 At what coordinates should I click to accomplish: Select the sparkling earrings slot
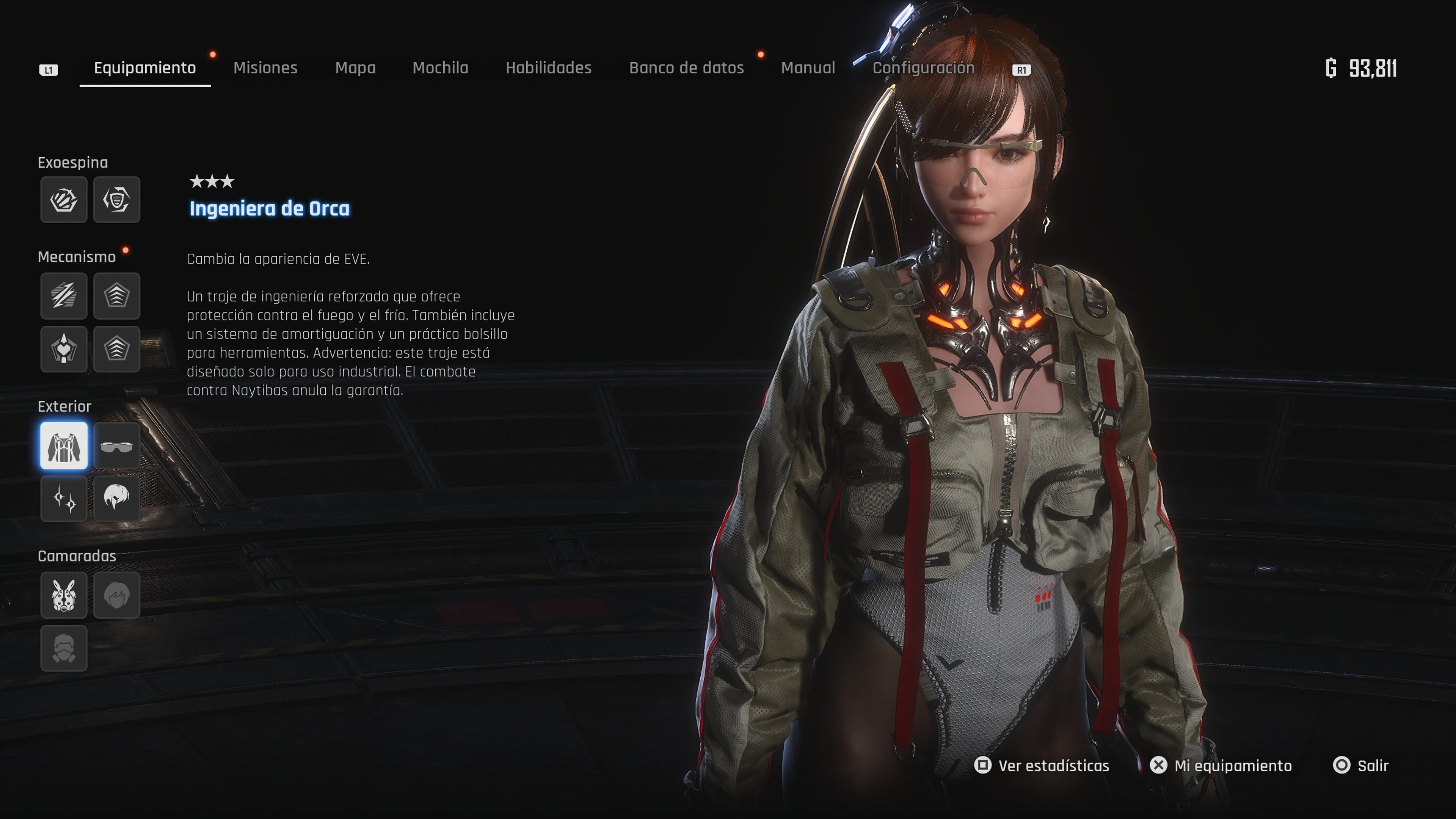(64, 499)
